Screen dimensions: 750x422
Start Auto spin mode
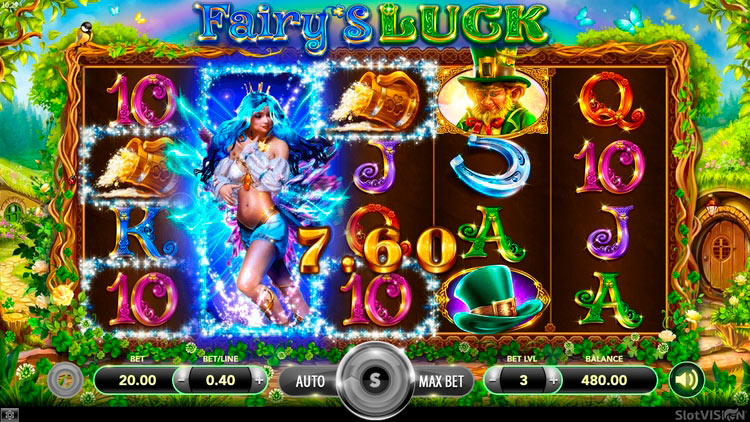(307, 381)
